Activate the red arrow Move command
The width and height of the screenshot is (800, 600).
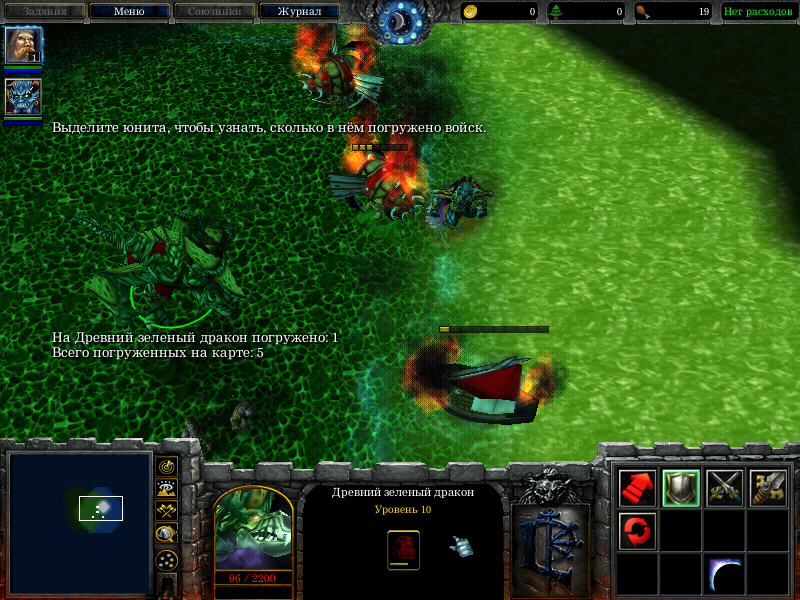point(638,488)
